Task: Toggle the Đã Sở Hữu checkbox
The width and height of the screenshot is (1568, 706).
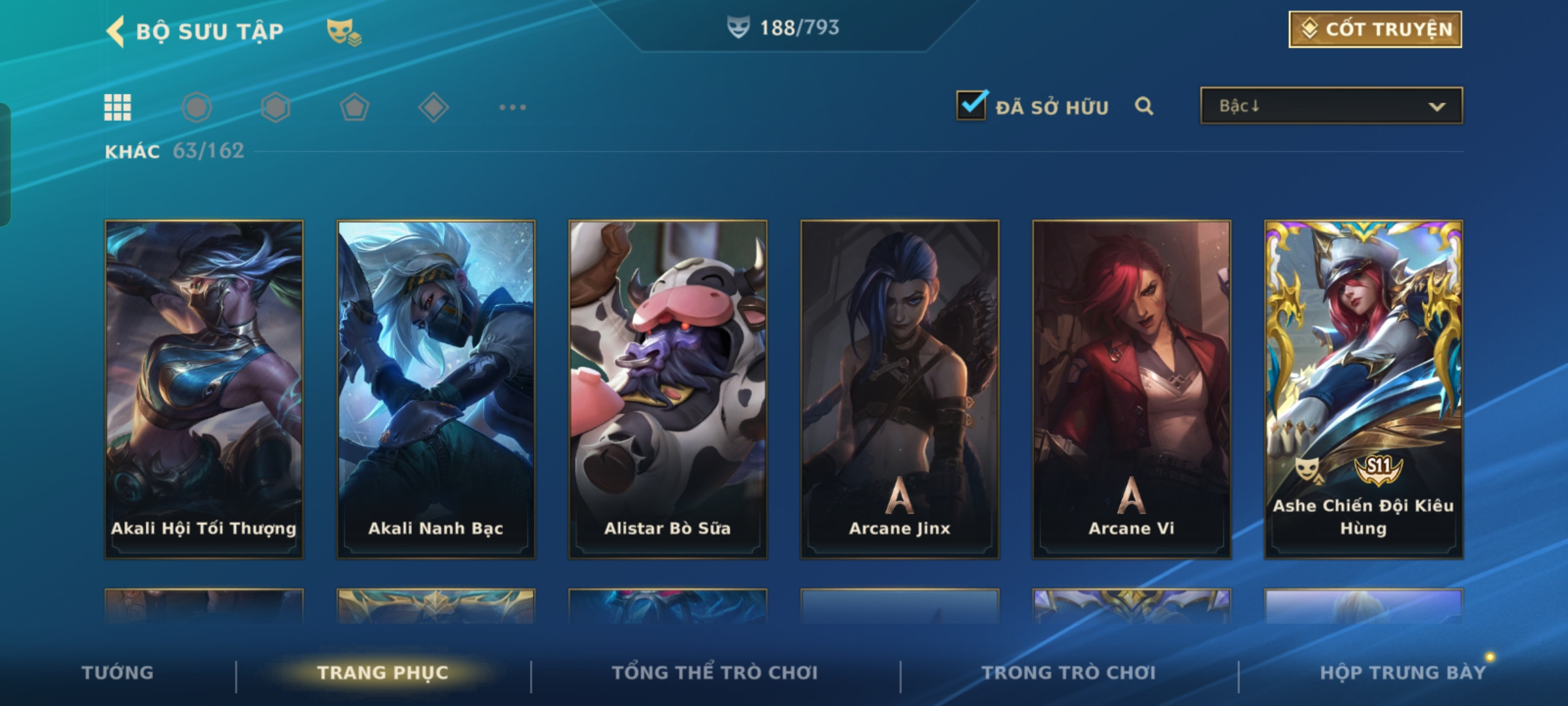Action: pos(972,105)
